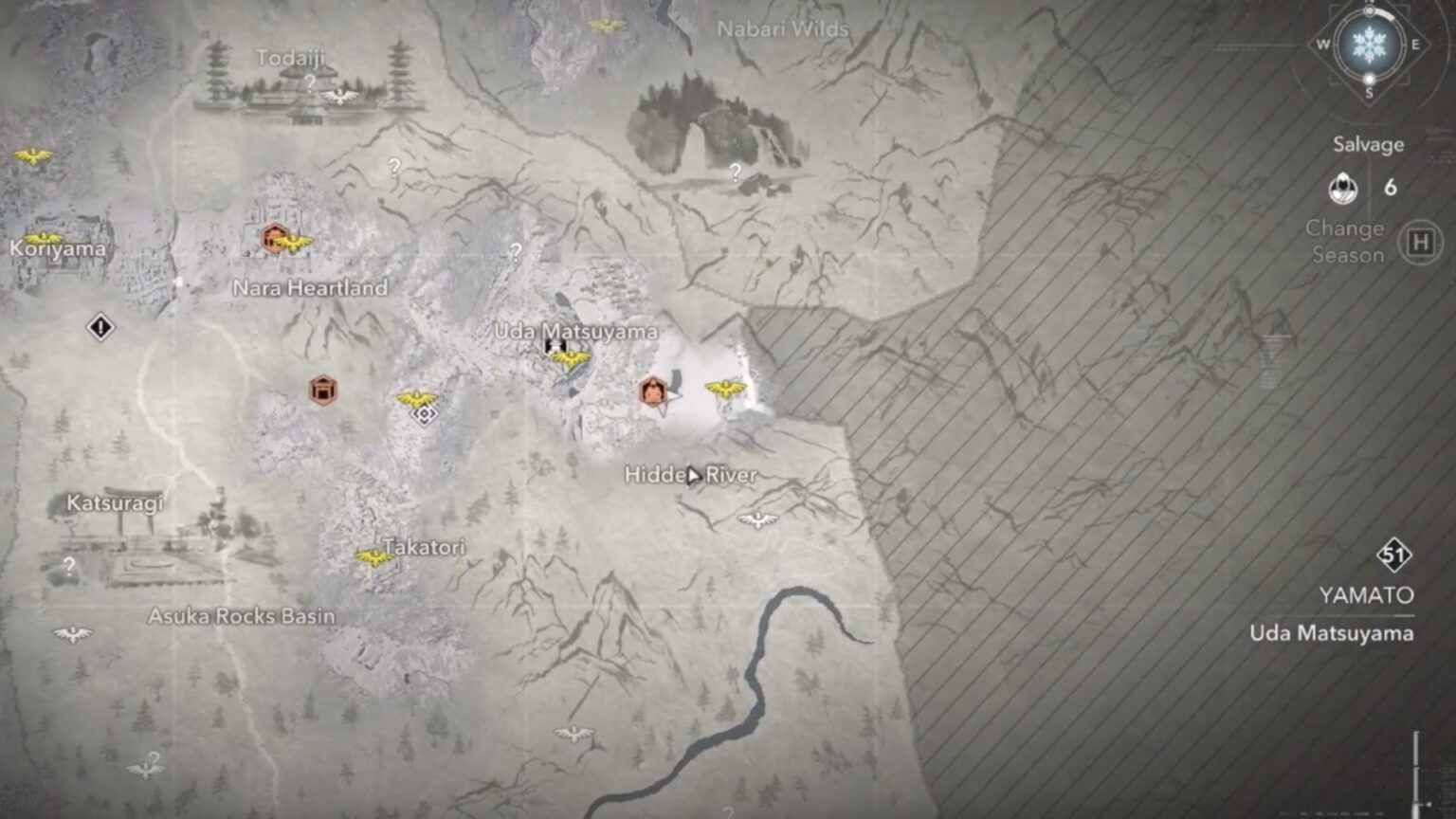1456x819 pixels.
Task: Open the castle marker below Nara Heartland
Action: [322, 389]
